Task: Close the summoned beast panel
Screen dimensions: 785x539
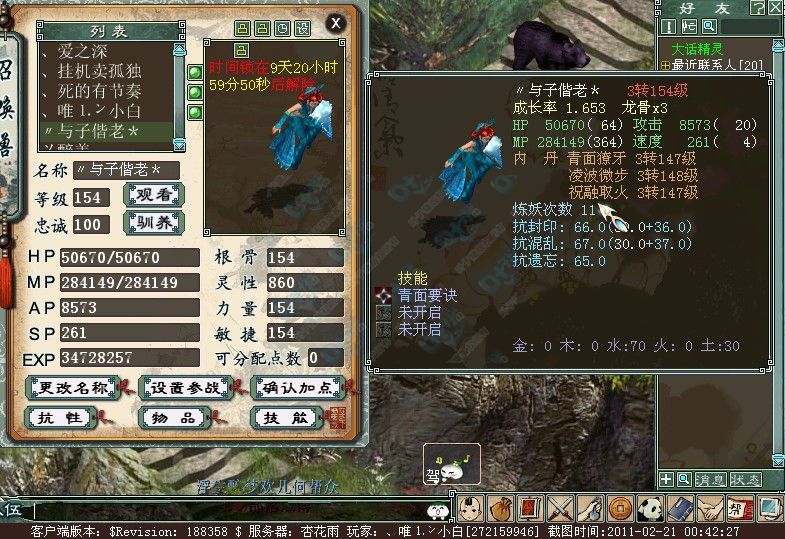Action: [x=336, y=22]
